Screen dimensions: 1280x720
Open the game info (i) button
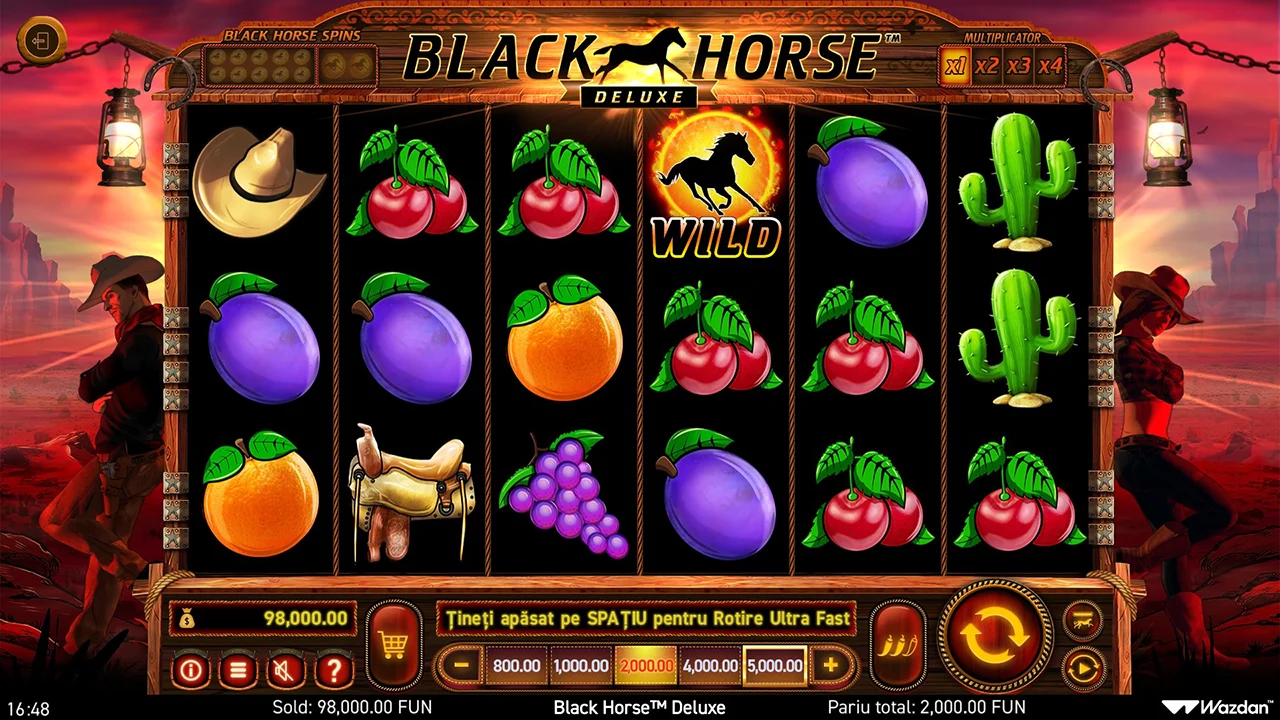pos(190,670)
